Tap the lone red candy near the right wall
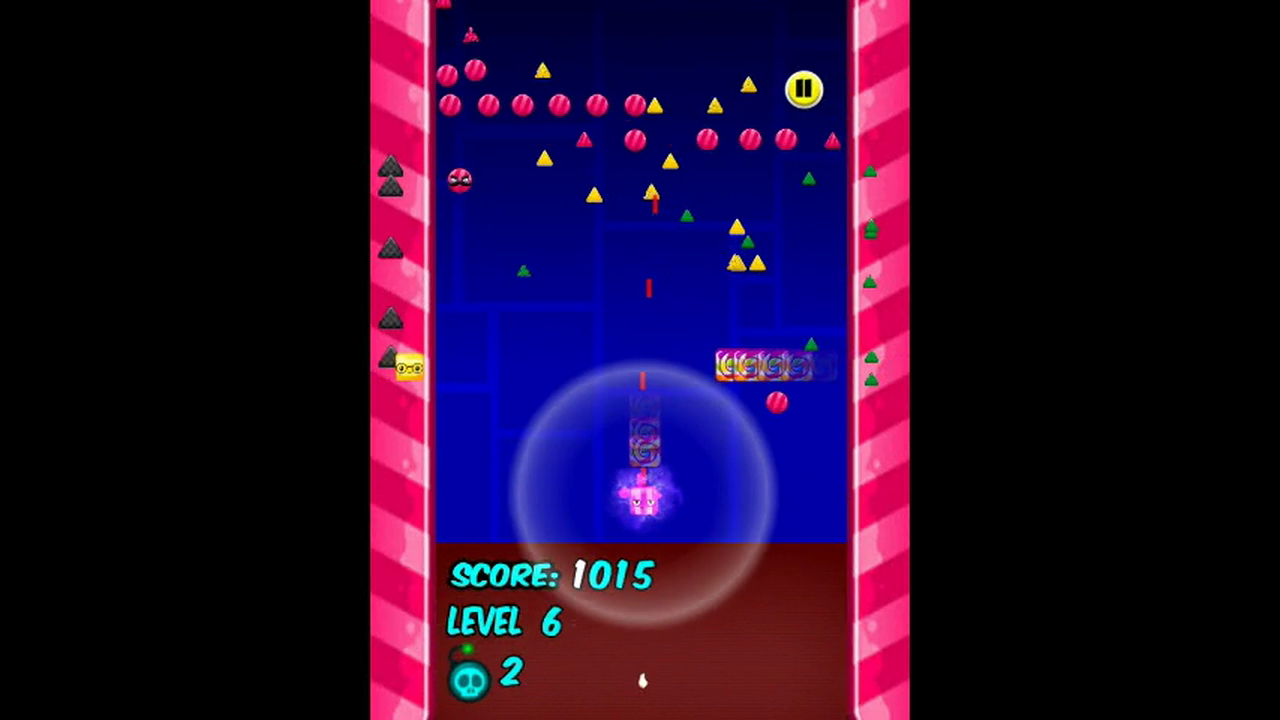The image size is (1280, 720). [x=778, y=401]
